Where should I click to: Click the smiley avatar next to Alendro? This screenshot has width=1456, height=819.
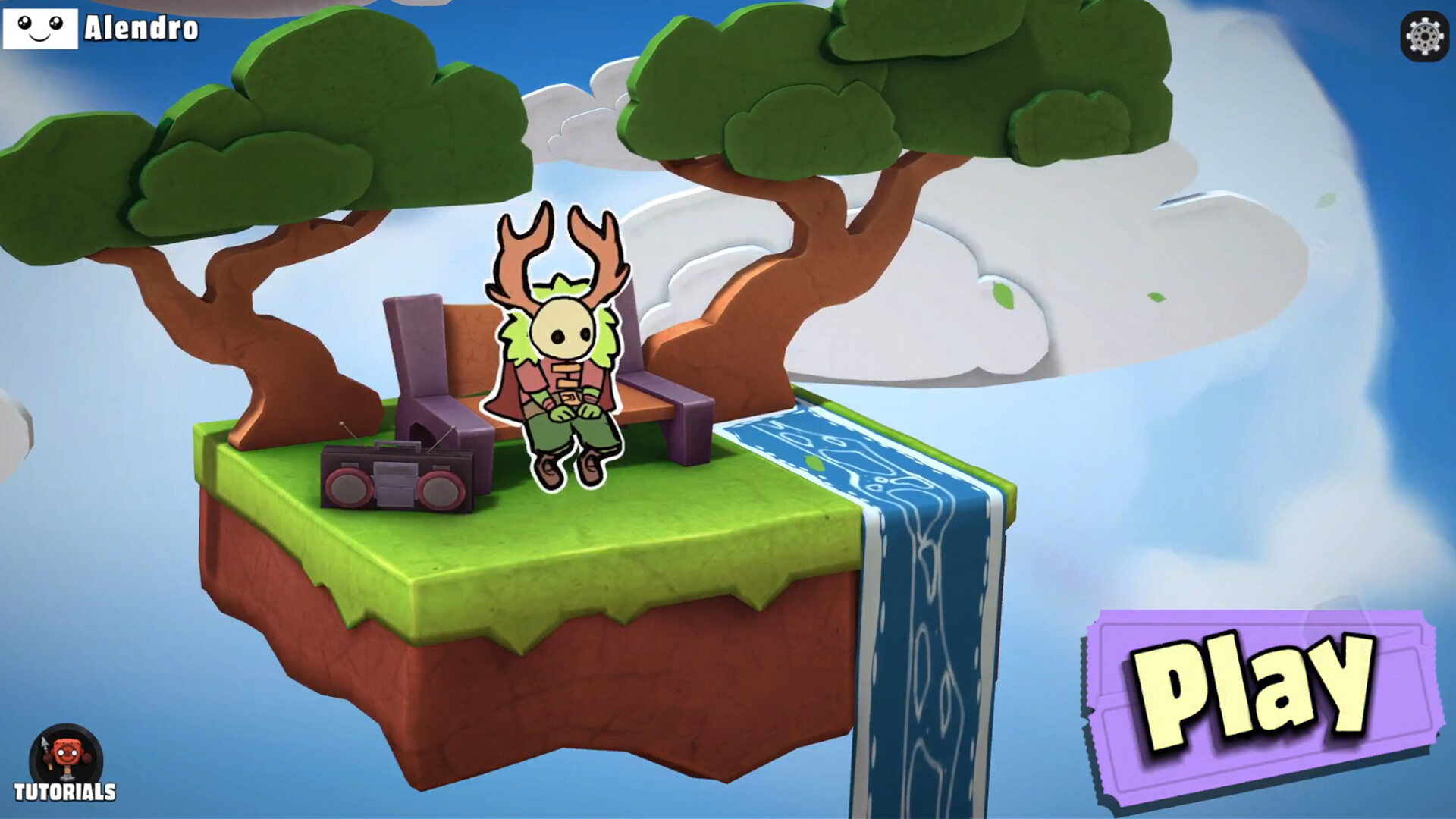[x=42, y=29]
